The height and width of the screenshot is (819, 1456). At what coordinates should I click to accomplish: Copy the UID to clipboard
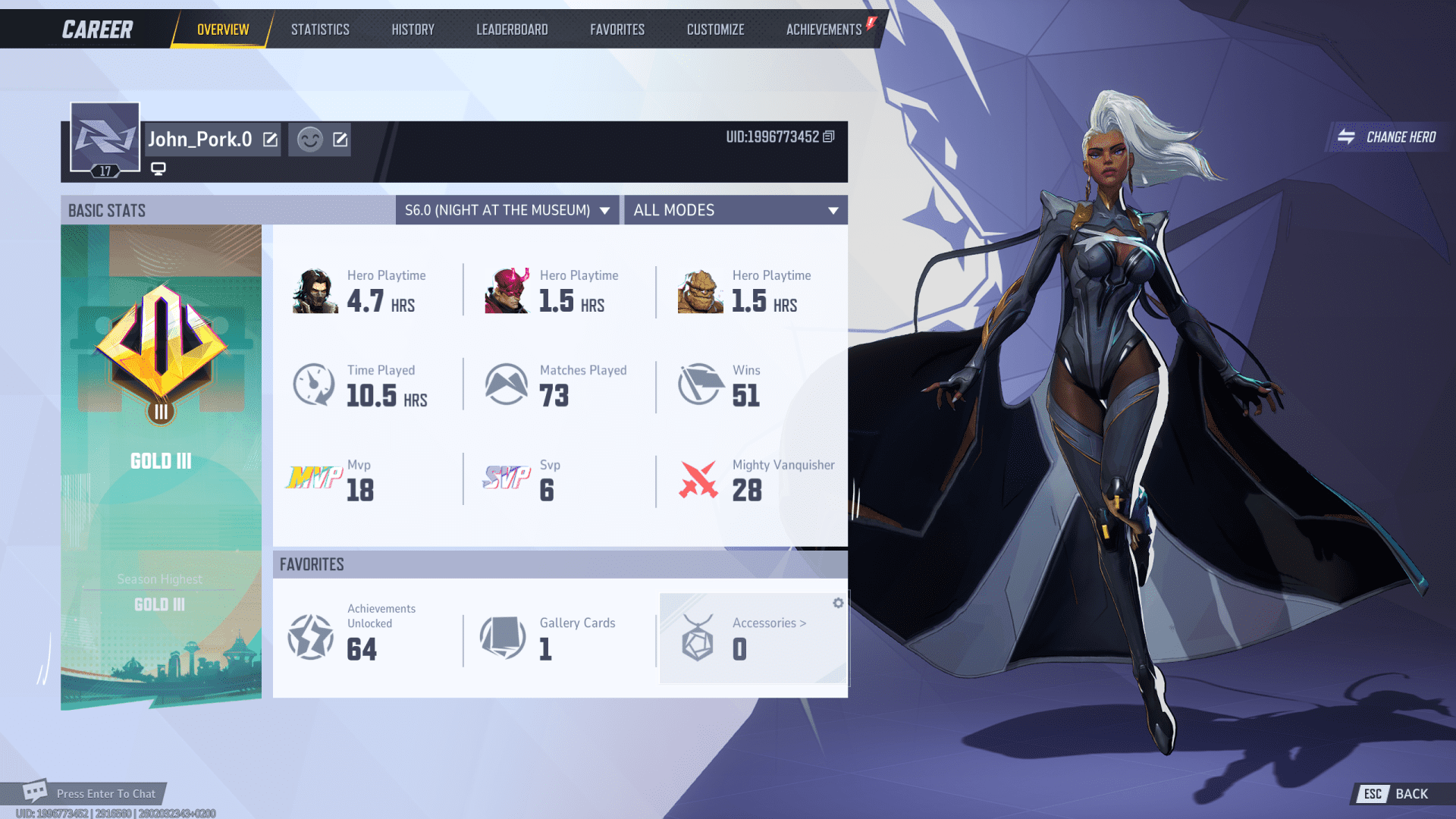point(829,137)
